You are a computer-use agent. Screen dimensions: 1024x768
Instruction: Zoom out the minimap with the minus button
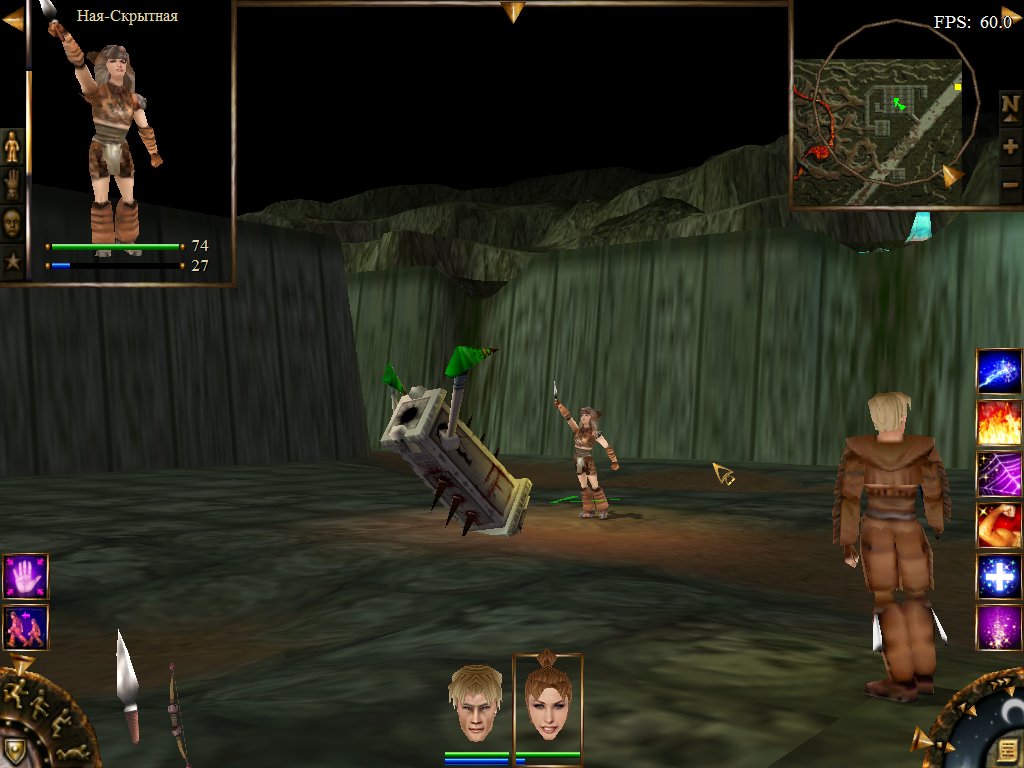[1010, 185]
